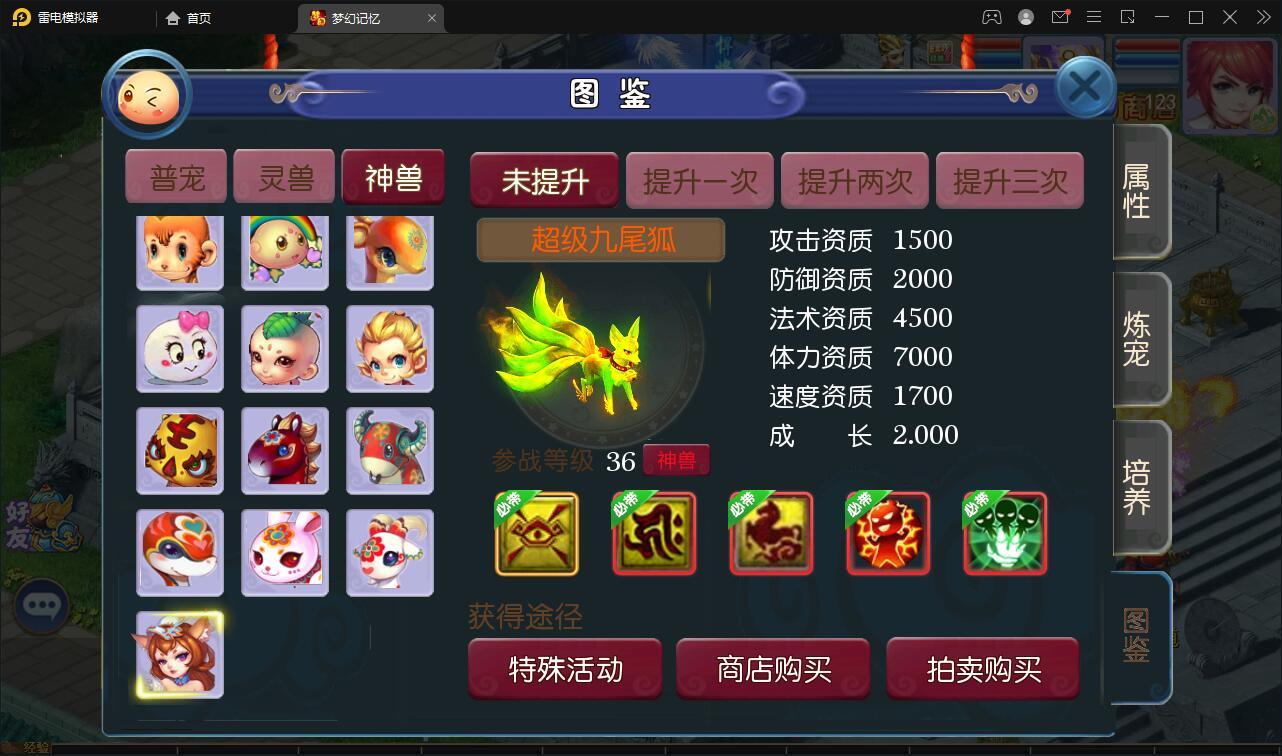Click the 特殊活动 button
The width and height of the screenshot is (1282, 756).
click(x=564, y=668)
